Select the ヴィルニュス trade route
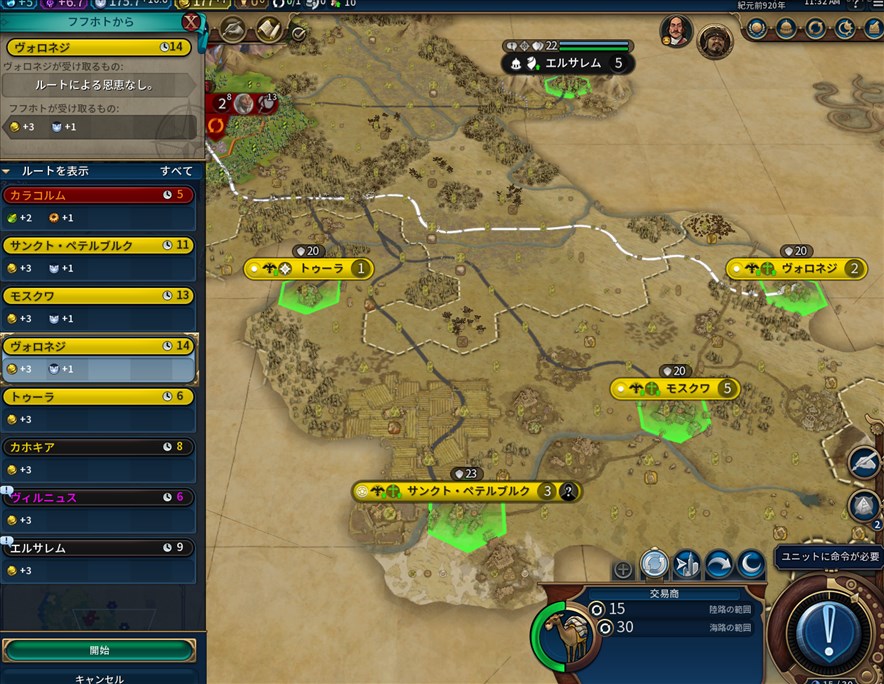Screen dimensions: 884x684 click(98, 498)
